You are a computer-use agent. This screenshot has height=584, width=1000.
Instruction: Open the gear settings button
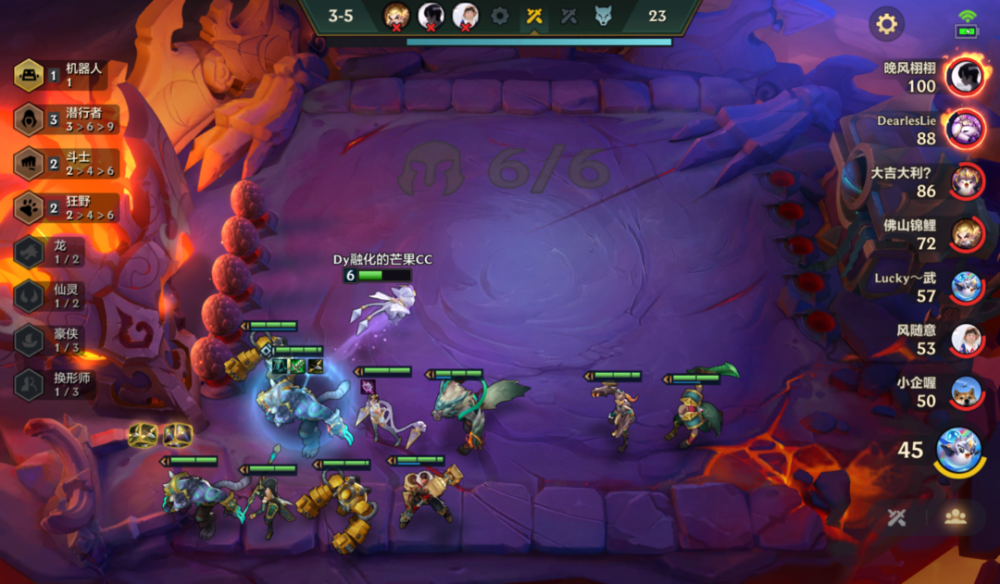886,23
